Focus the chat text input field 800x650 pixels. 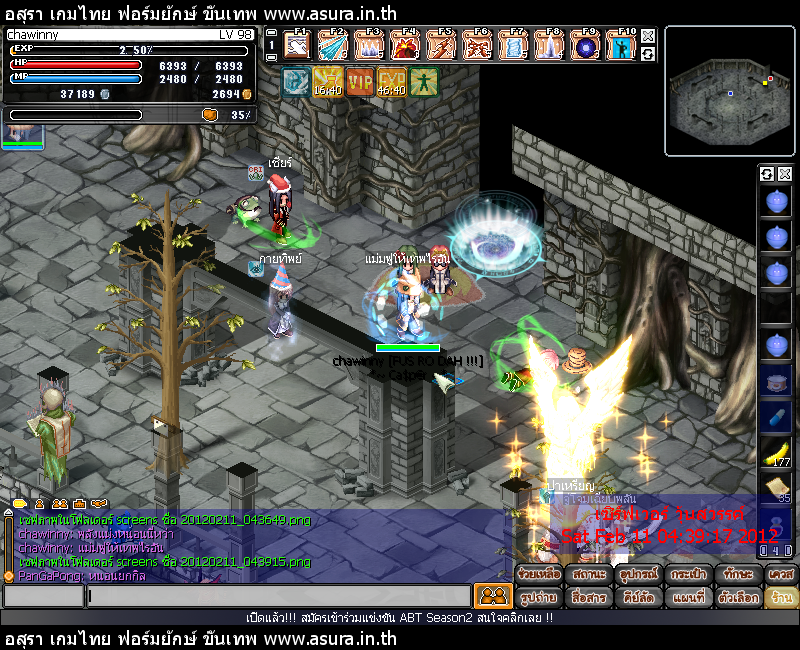tap(278, 597)
